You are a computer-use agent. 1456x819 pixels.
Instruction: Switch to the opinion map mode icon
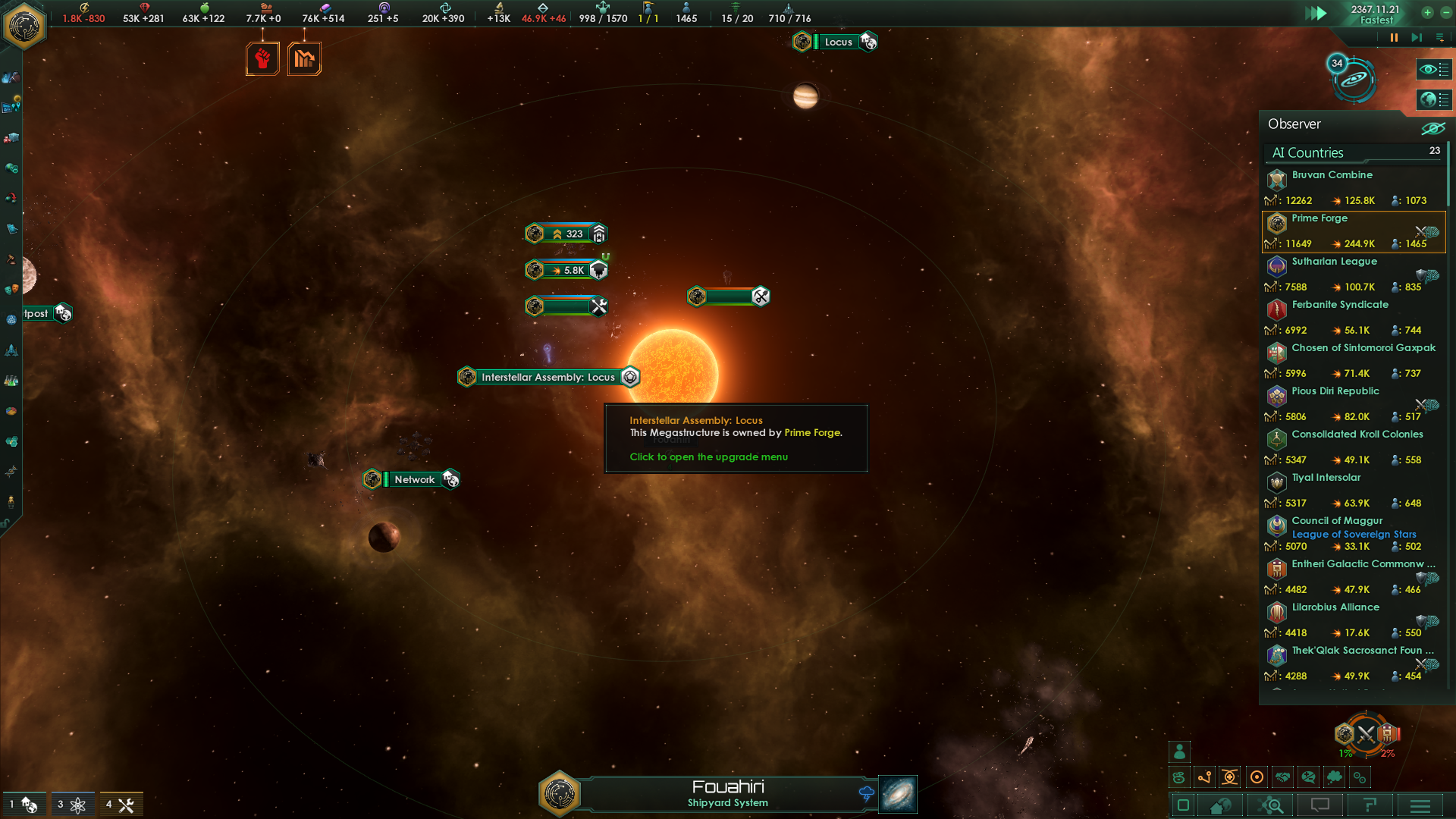tap(1309, 777)
